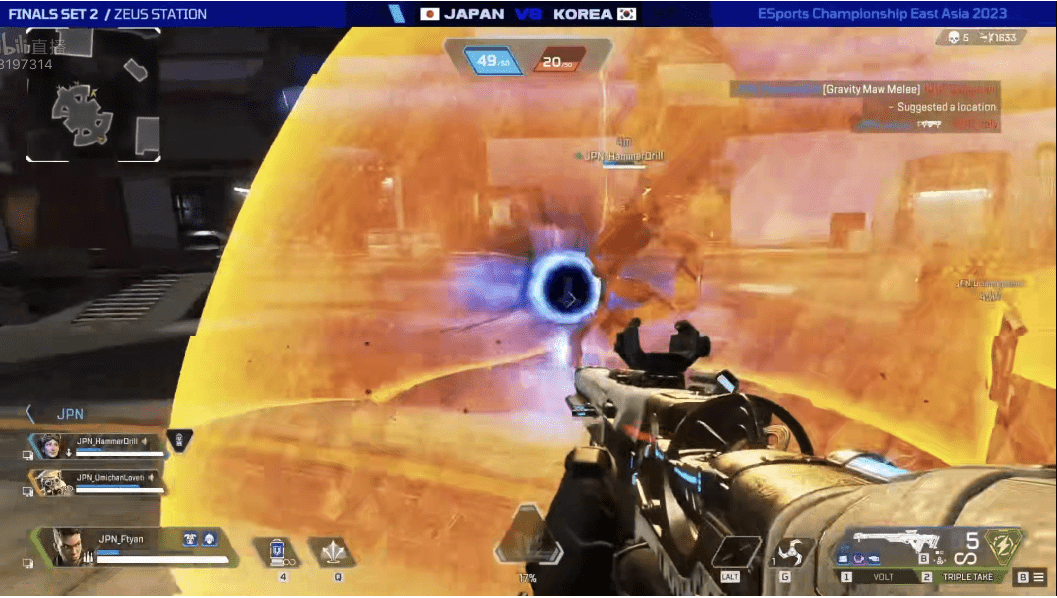Select teammate JPN_UmichanLoveti's portrait
Viewport: 1057px width, 598px height.
tap(49, 482)
